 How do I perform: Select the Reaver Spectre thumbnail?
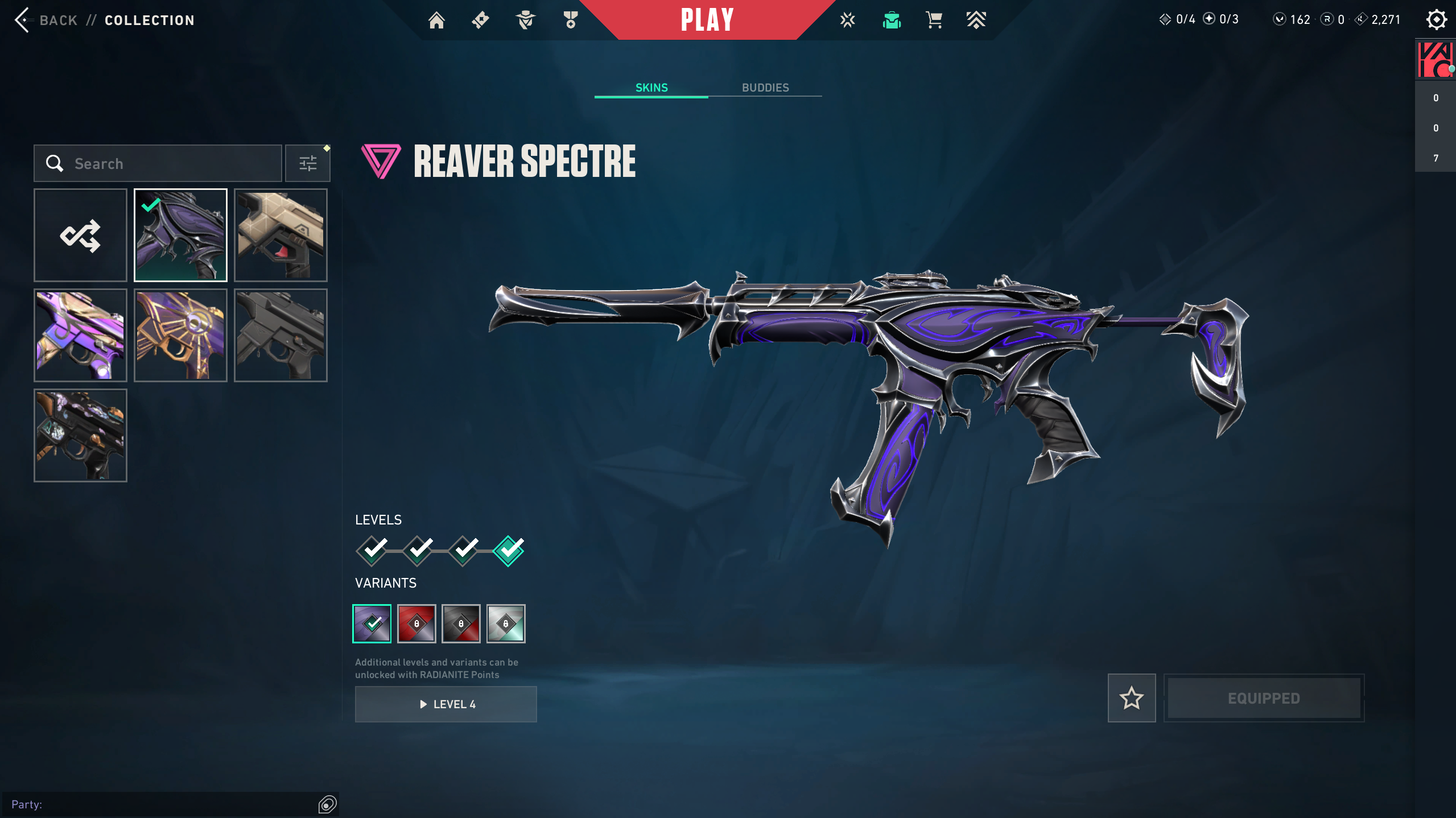(180, 236)
